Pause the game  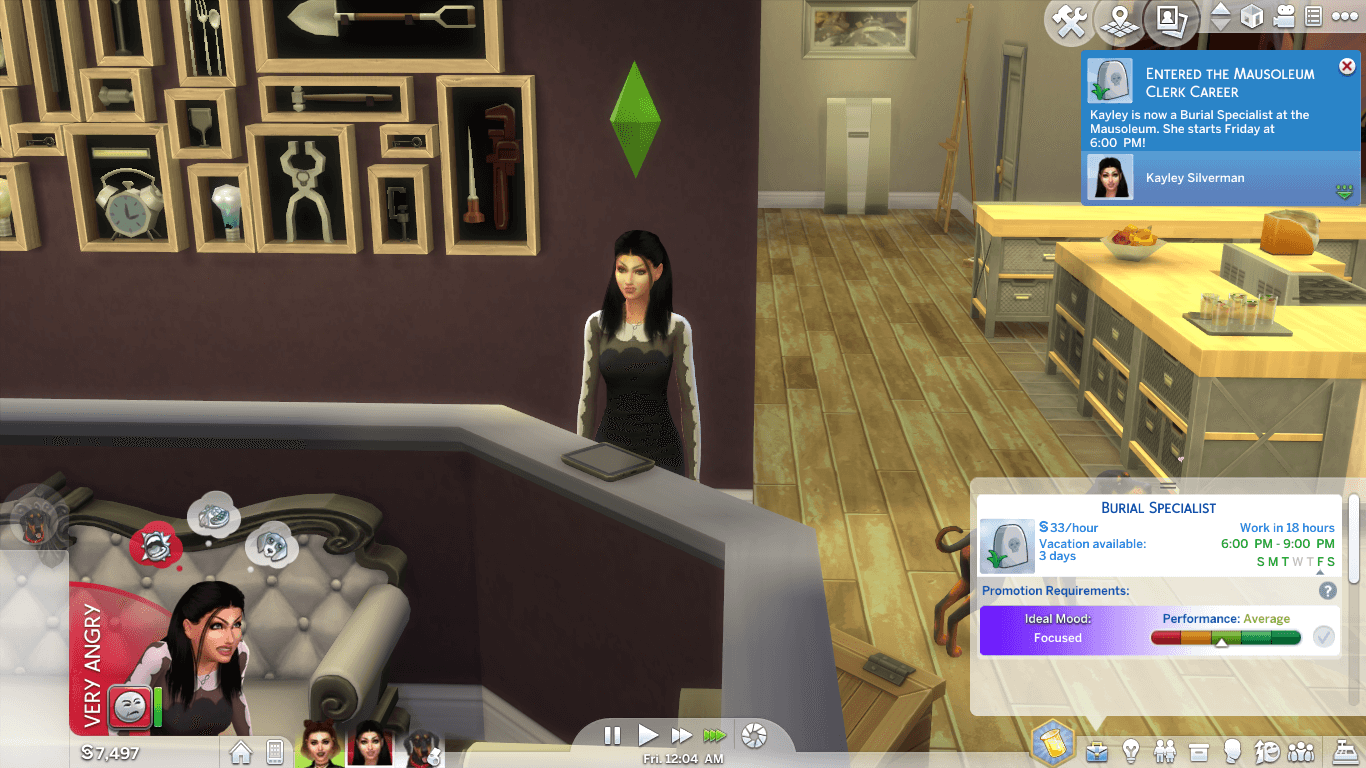coord(613,736)
